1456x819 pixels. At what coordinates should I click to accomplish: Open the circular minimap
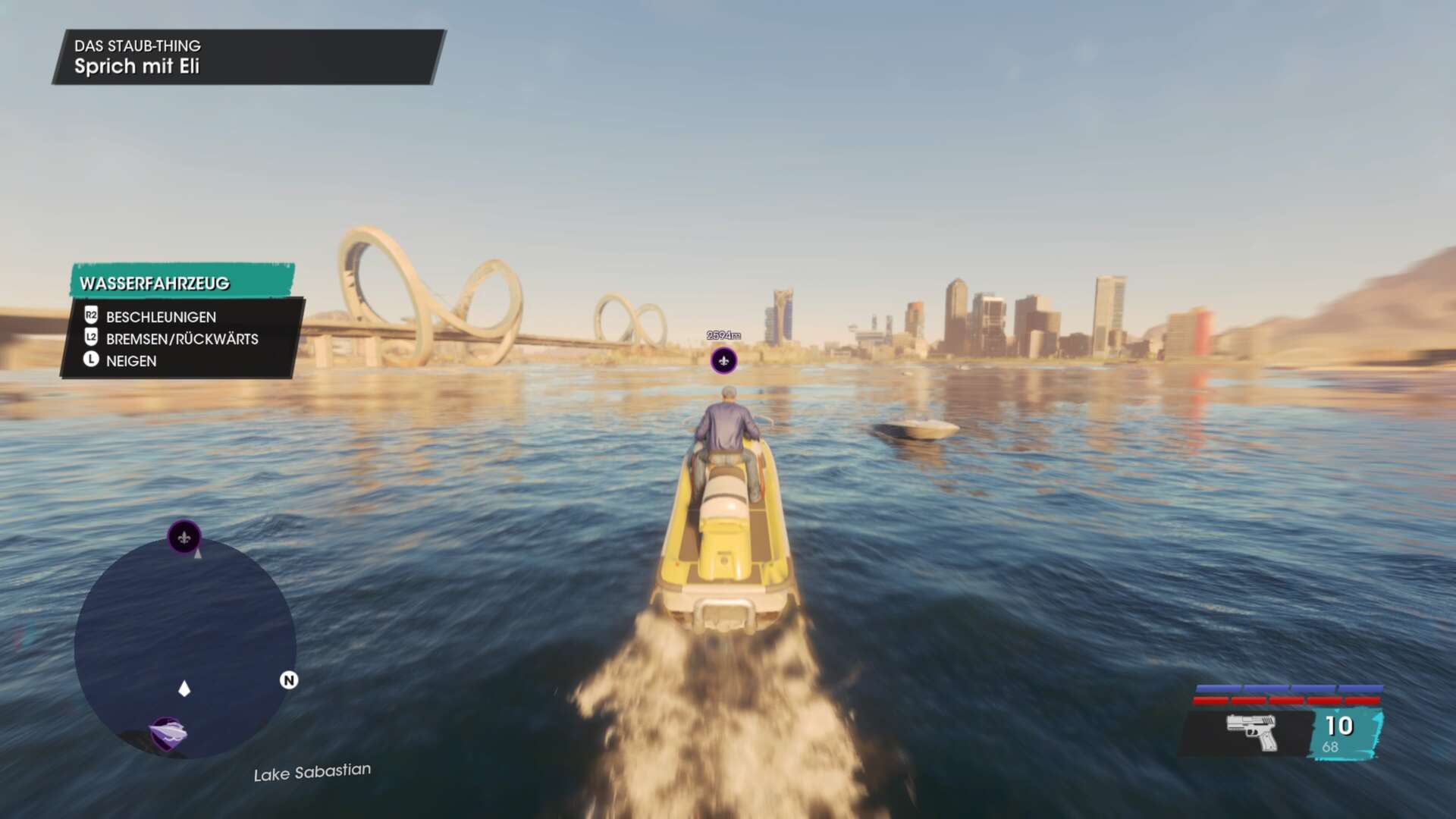185,648
